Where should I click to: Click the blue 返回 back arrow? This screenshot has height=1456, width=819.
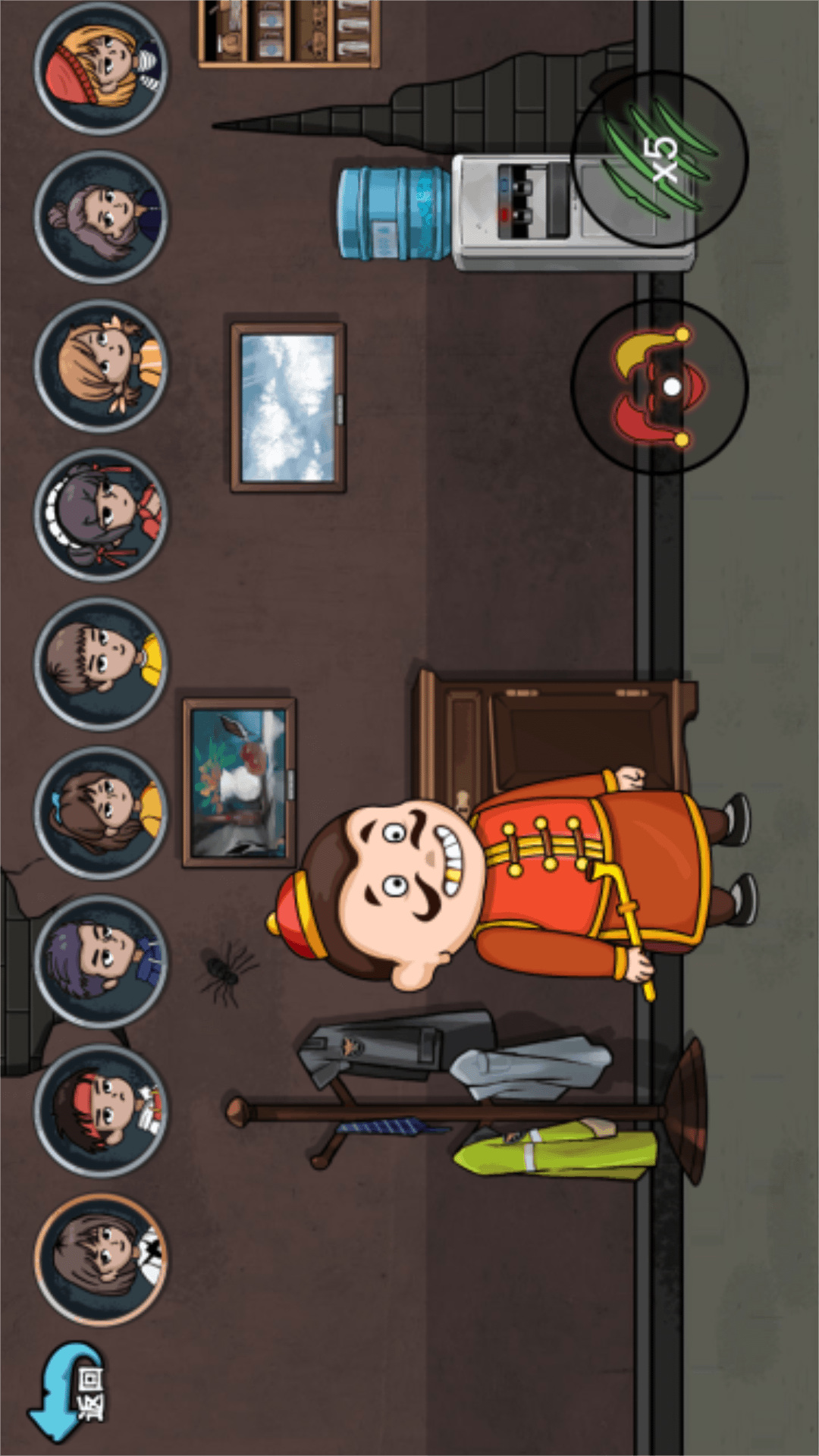[x=70, y=1391]
